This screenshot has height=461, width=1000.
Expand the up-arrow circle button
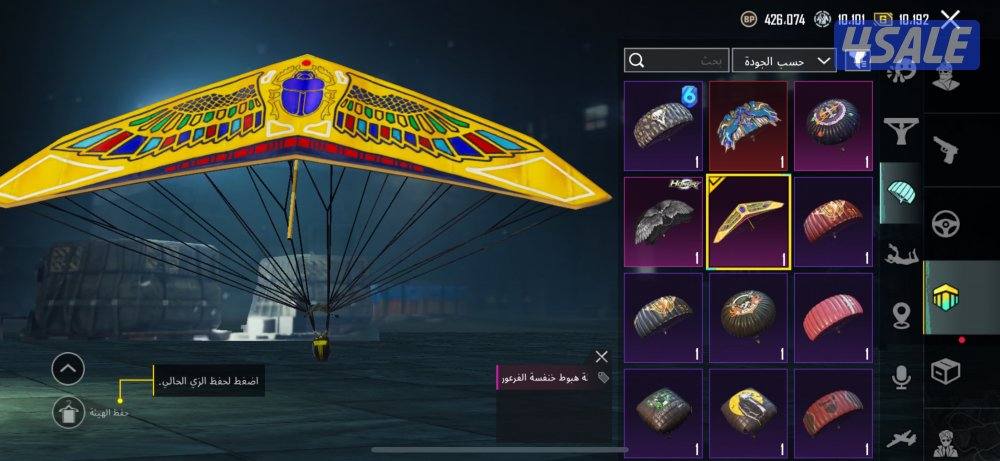click(68, 370)
